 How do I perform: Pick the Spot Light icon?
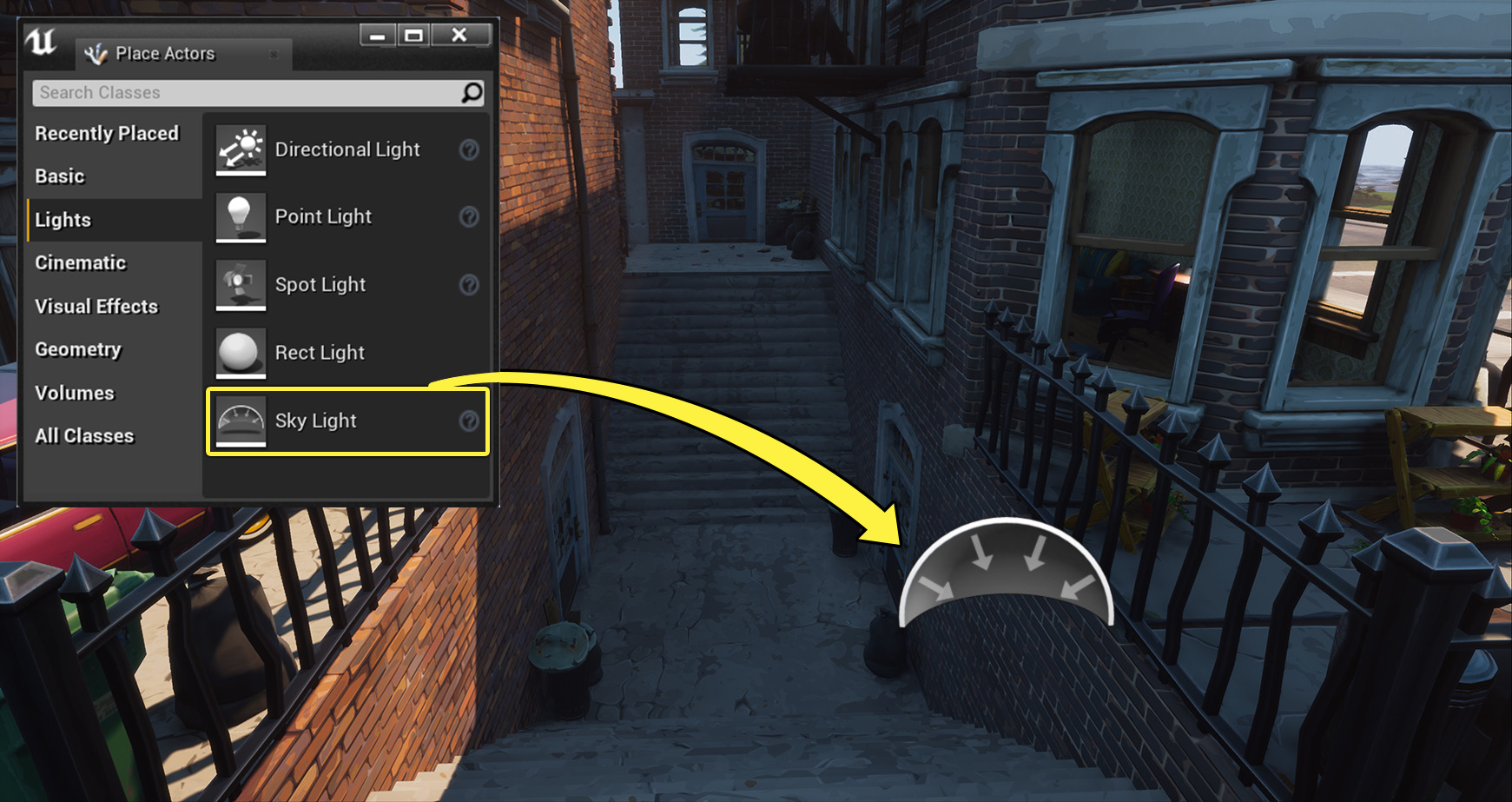coord(240,285)
